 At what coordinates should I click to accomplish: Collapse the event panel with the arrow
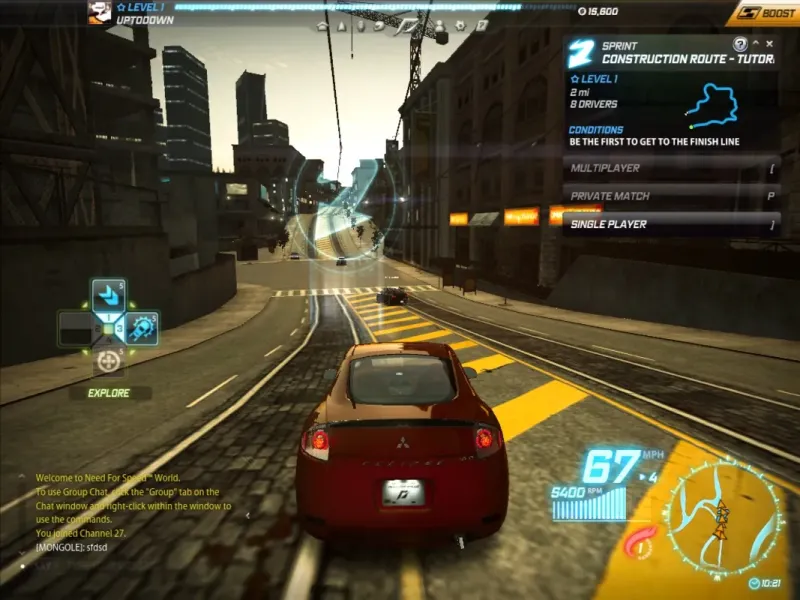(x=756, y=44)
